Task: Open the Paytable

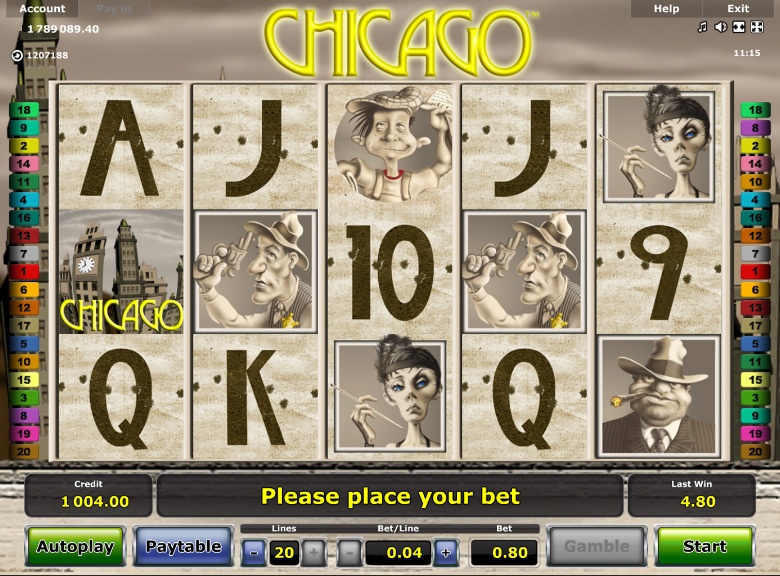Action: [183, 546]
